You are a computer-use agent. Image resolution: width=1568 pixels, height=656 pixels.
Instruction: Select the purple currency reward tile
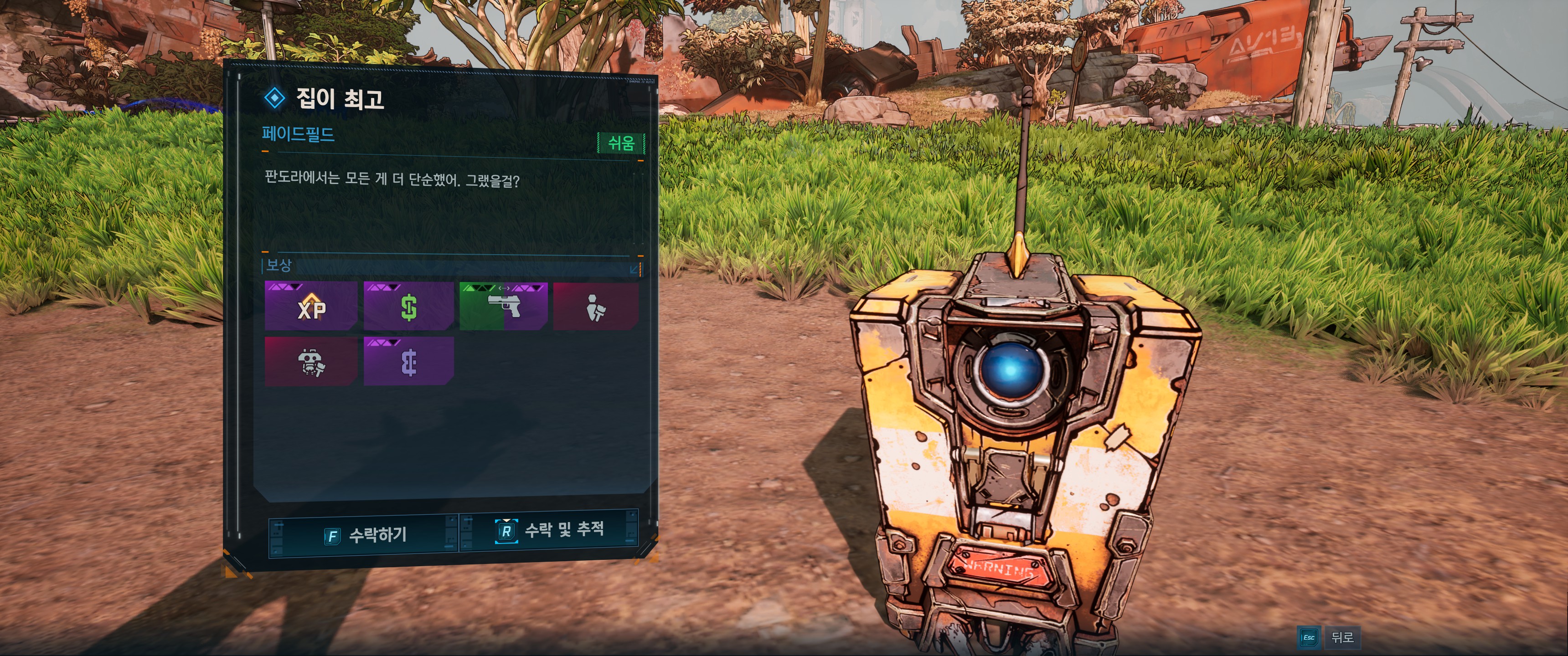[408, 362]
